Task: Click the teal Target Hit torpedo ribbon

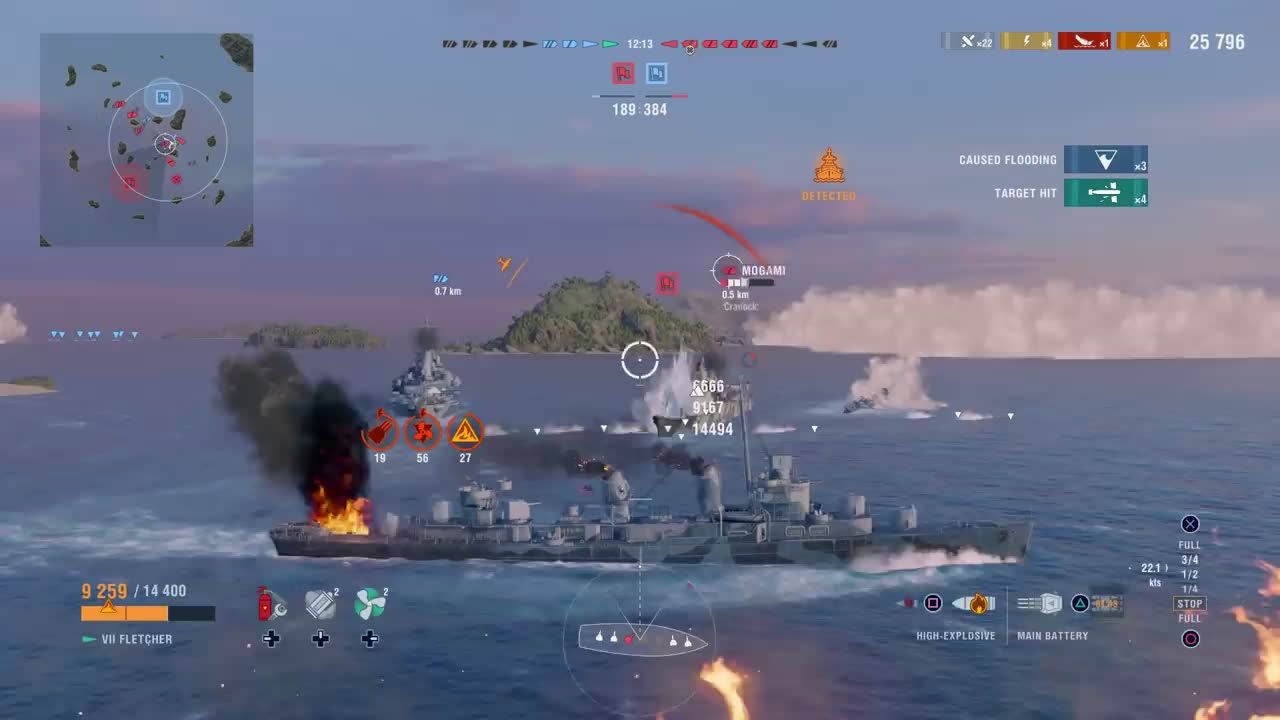Action: click(x=1105, y=193)
